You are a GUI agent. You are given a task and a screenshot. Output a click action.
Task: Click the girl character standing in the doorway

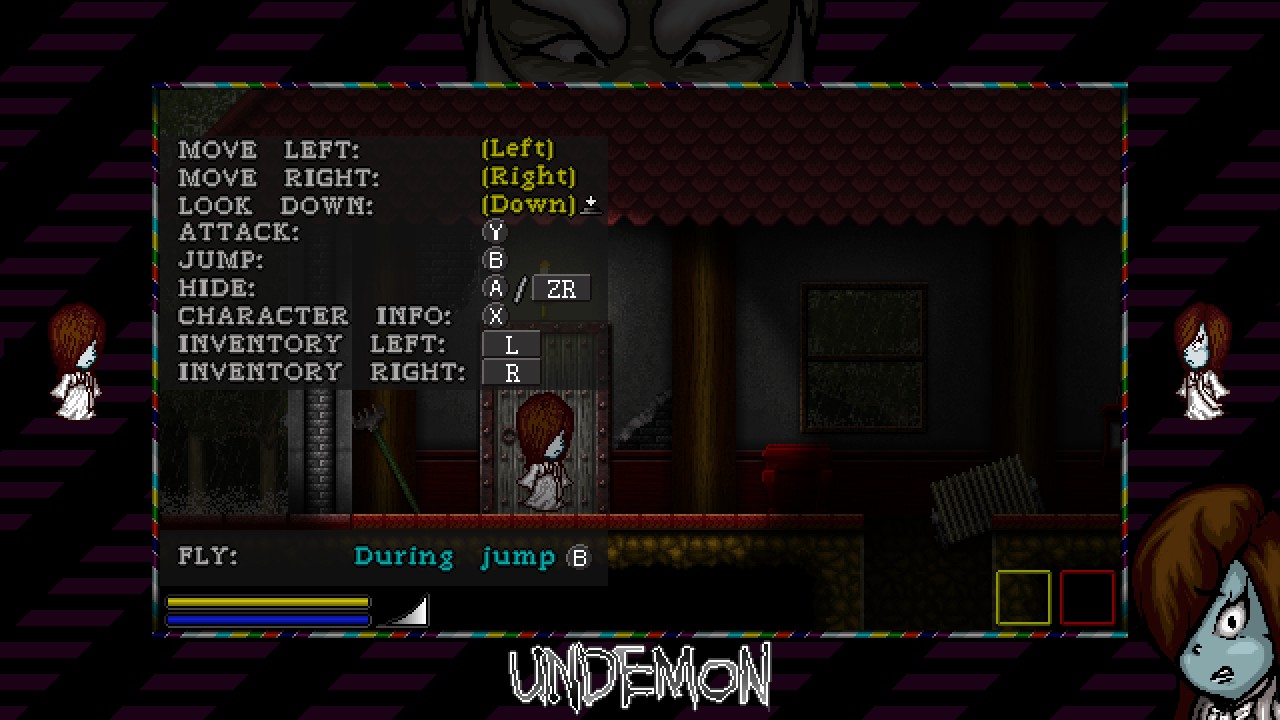click(x=545, y=450)
